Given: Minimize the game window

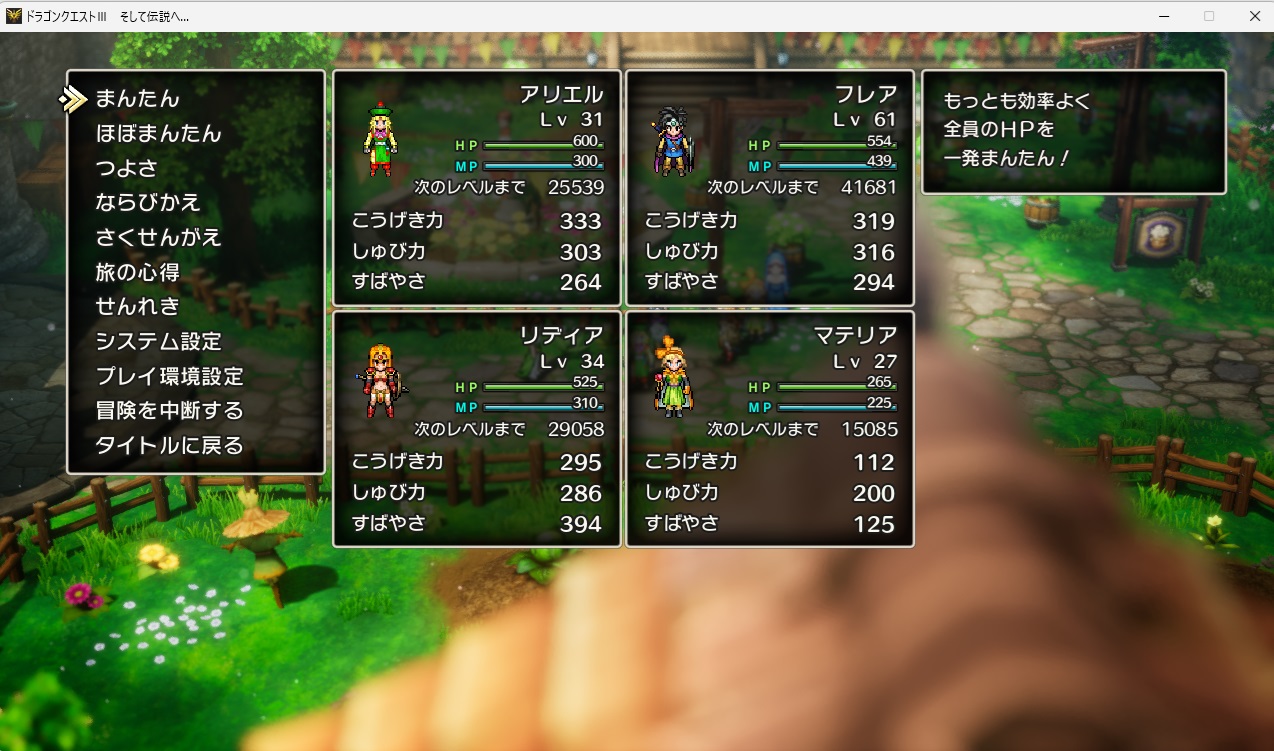Looking at the screenshot, I should [1164, 16].
